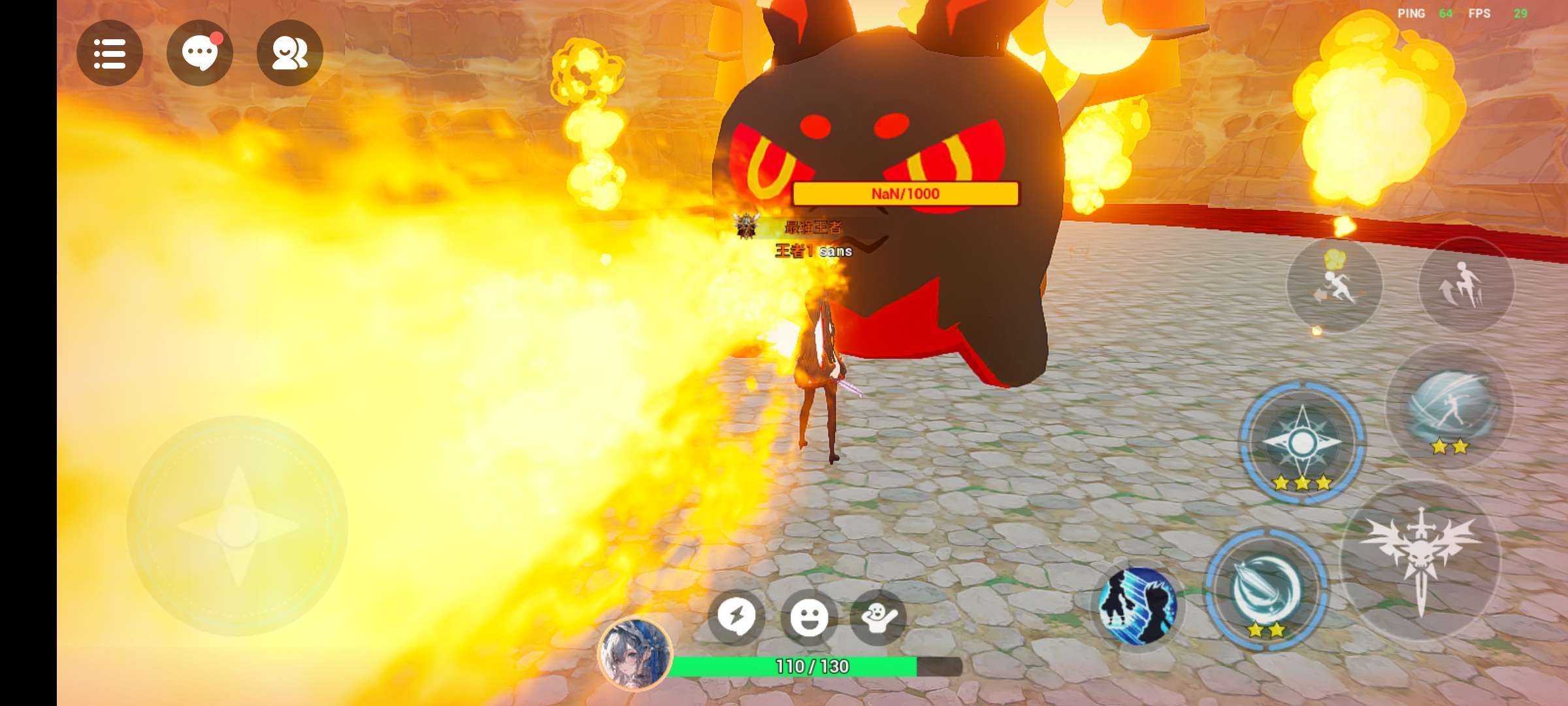Tap the dash sprint button
1568x706 pixels.
[x=1335, y=286]
